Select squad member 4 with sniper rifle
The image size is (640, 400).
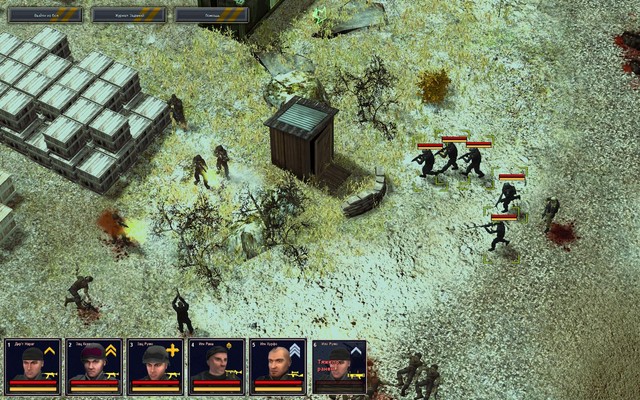(216, 366)
